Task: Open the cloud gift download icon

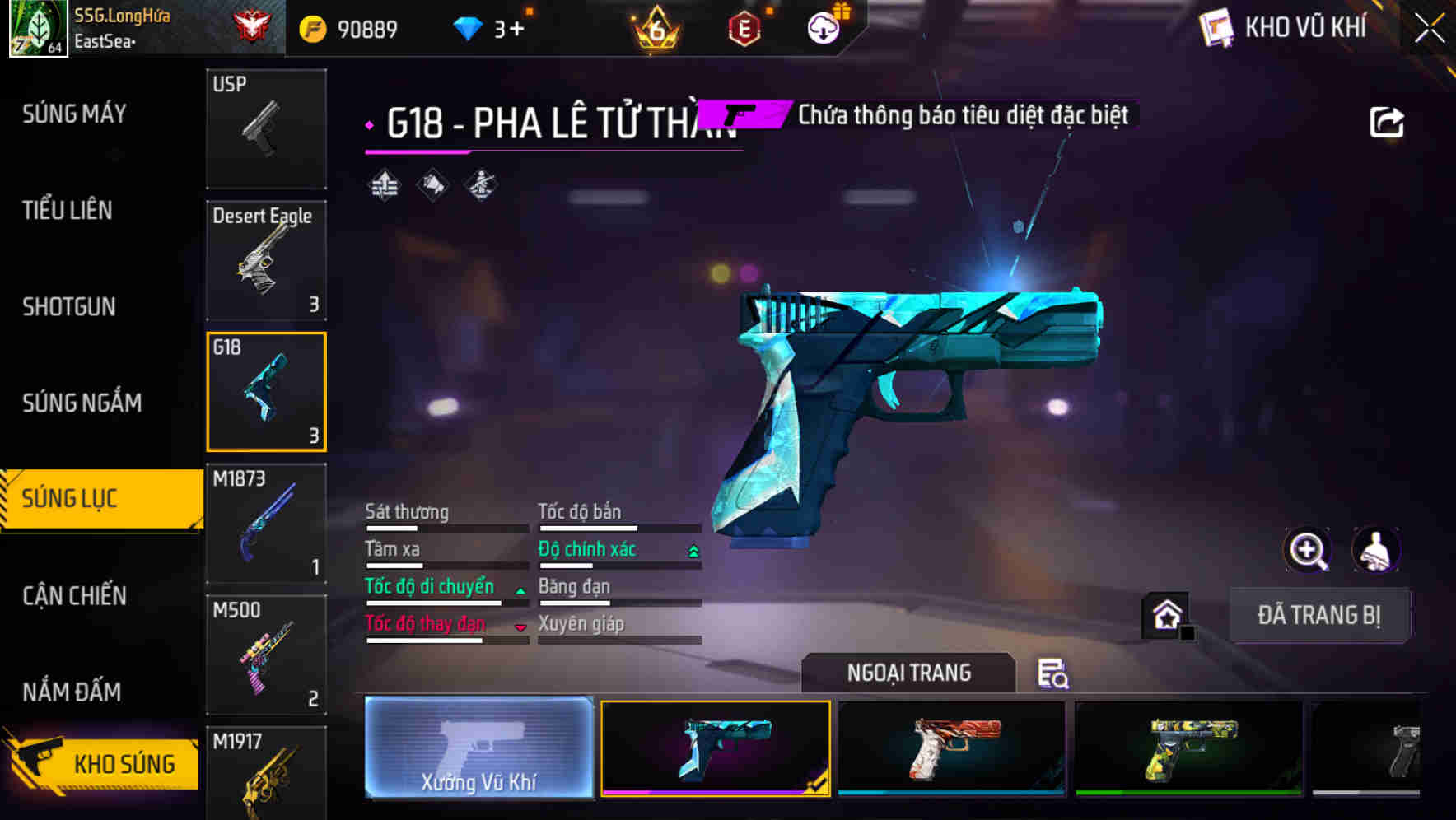Action: pos(824,27)
